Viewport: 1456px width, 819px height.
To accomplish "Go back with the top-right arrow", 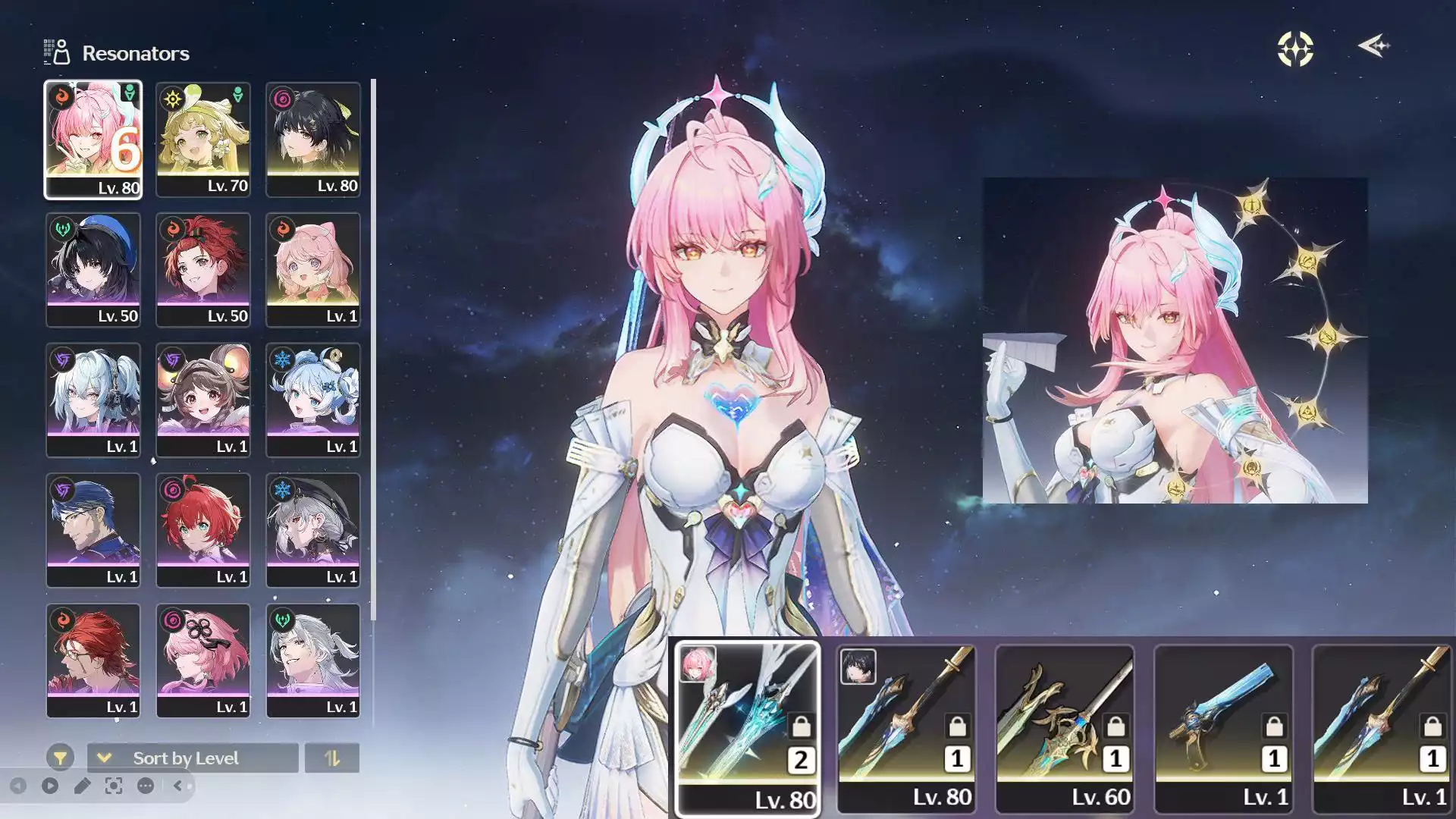I will (x=1373, y=47).
